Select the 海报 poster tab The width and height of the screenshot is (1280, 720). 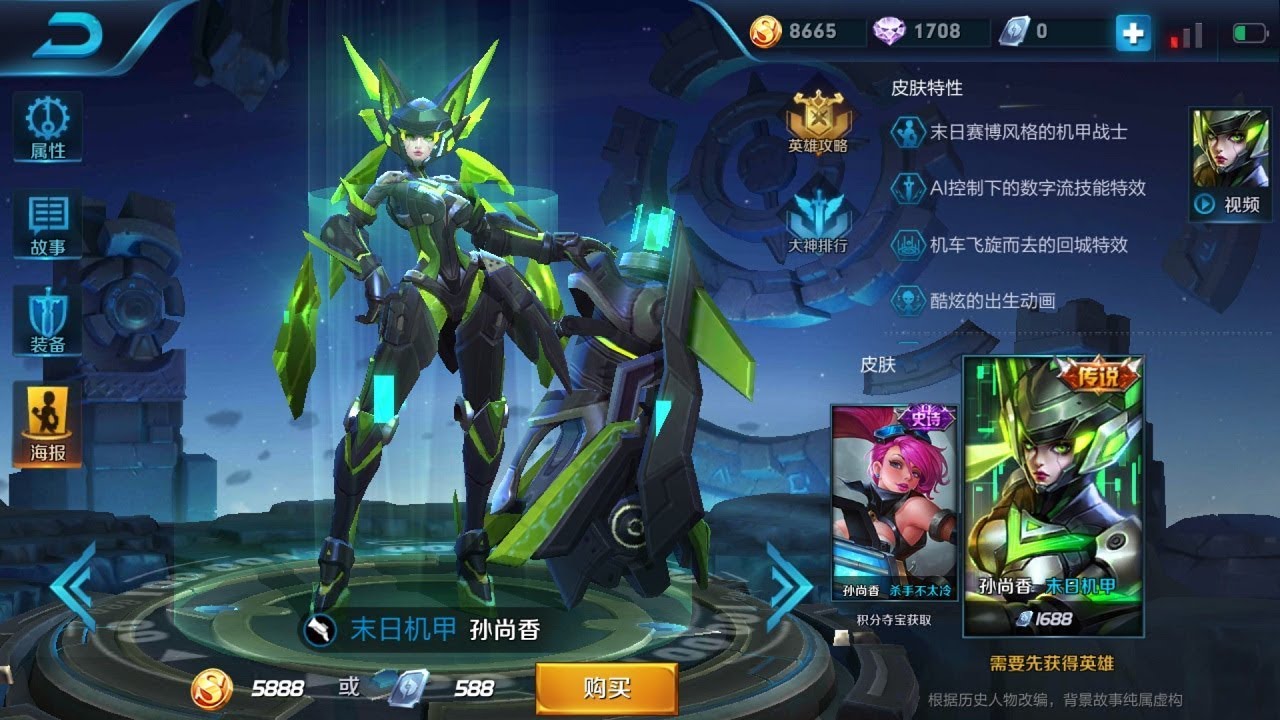click(x=47, y=425)
